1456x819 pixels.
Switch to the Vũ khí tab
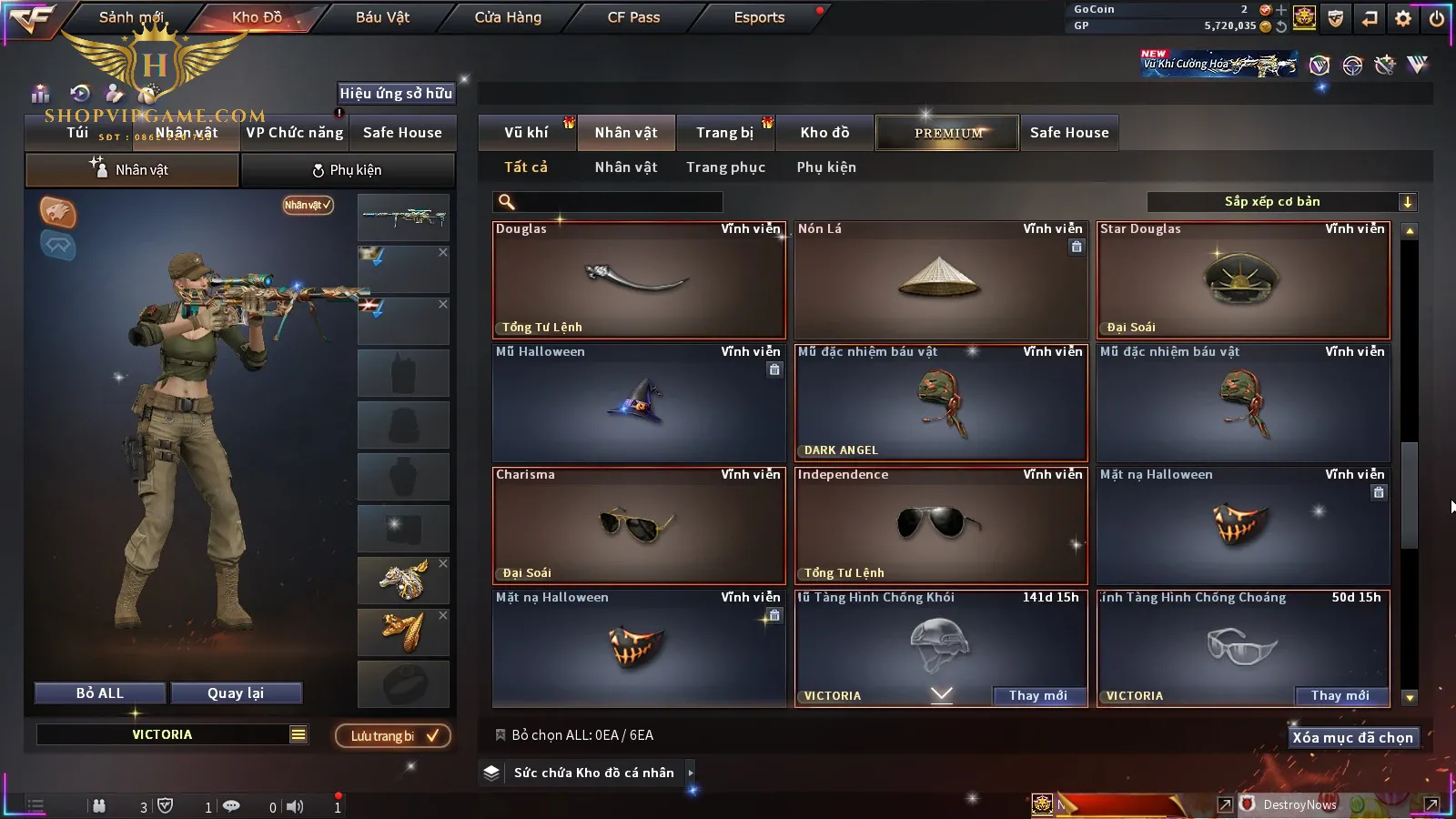[x=526, y=133]
